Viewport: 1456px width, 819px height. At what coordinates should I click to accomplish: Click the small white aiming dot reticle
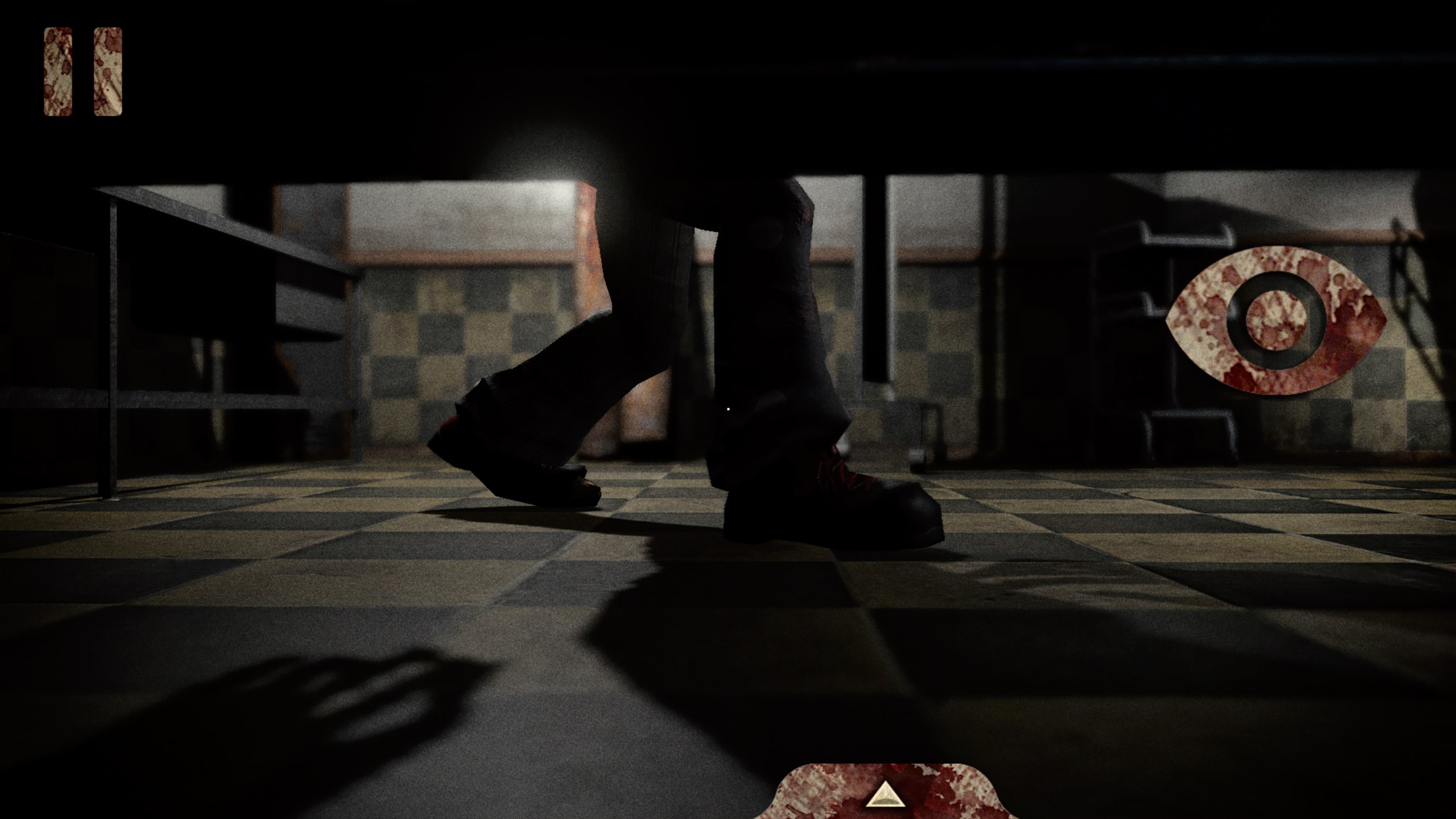727,409
